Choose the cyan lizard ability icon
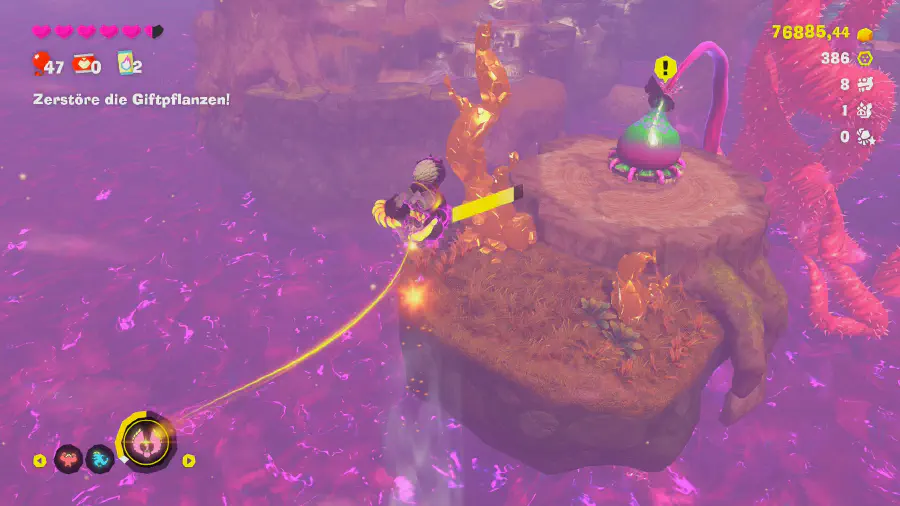Viewport: 900px width, 506px height. click(x=99, y=460)
